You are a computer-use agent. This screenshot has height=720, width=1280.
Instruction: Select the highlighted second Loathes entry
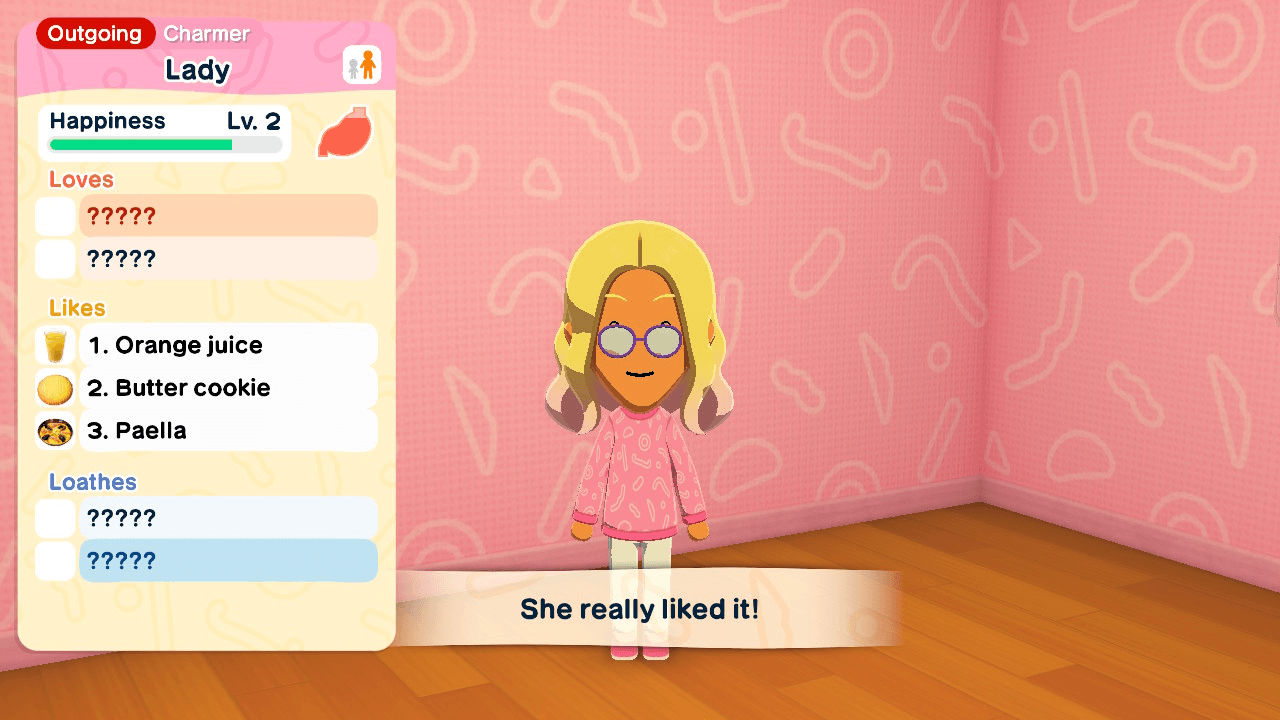click(228, 561)
